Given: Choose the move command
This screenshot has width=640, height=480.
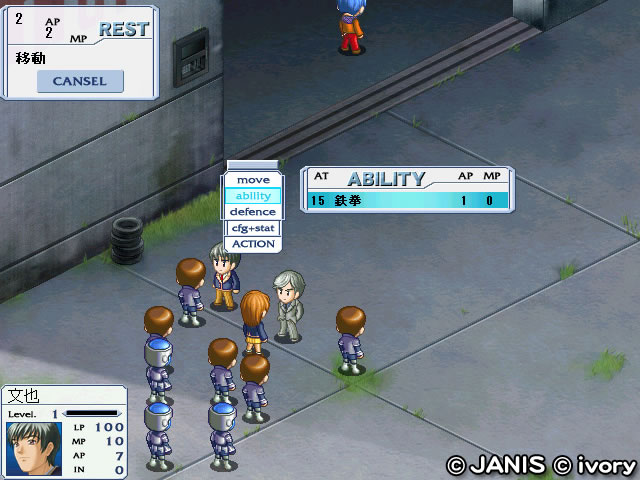Looking at the screenshot, I should coord(253,180).
